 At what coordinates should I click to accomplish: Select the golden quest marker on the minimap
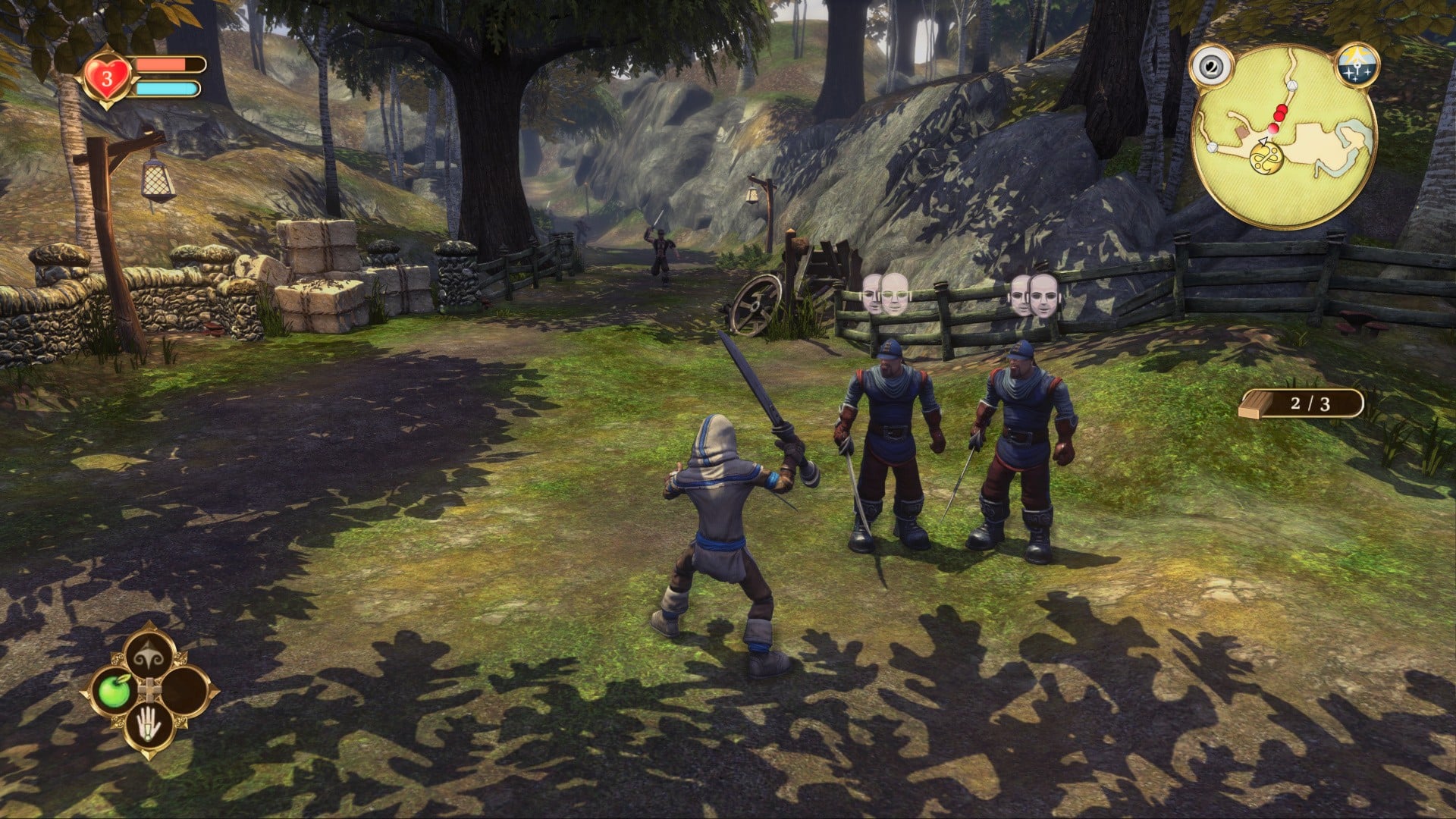[x=1264, y=158]
